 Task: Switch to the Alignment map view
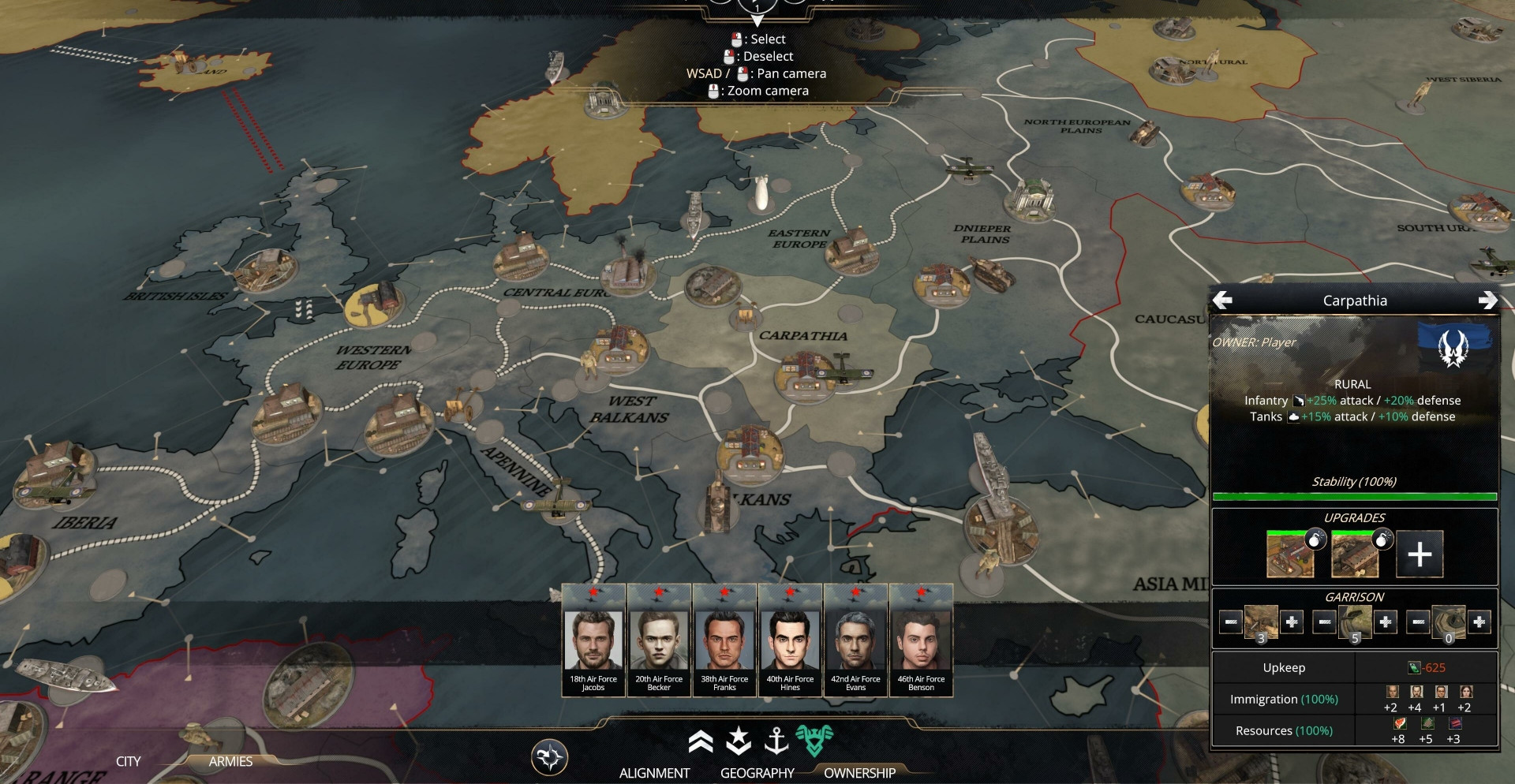tap(654, 773)
